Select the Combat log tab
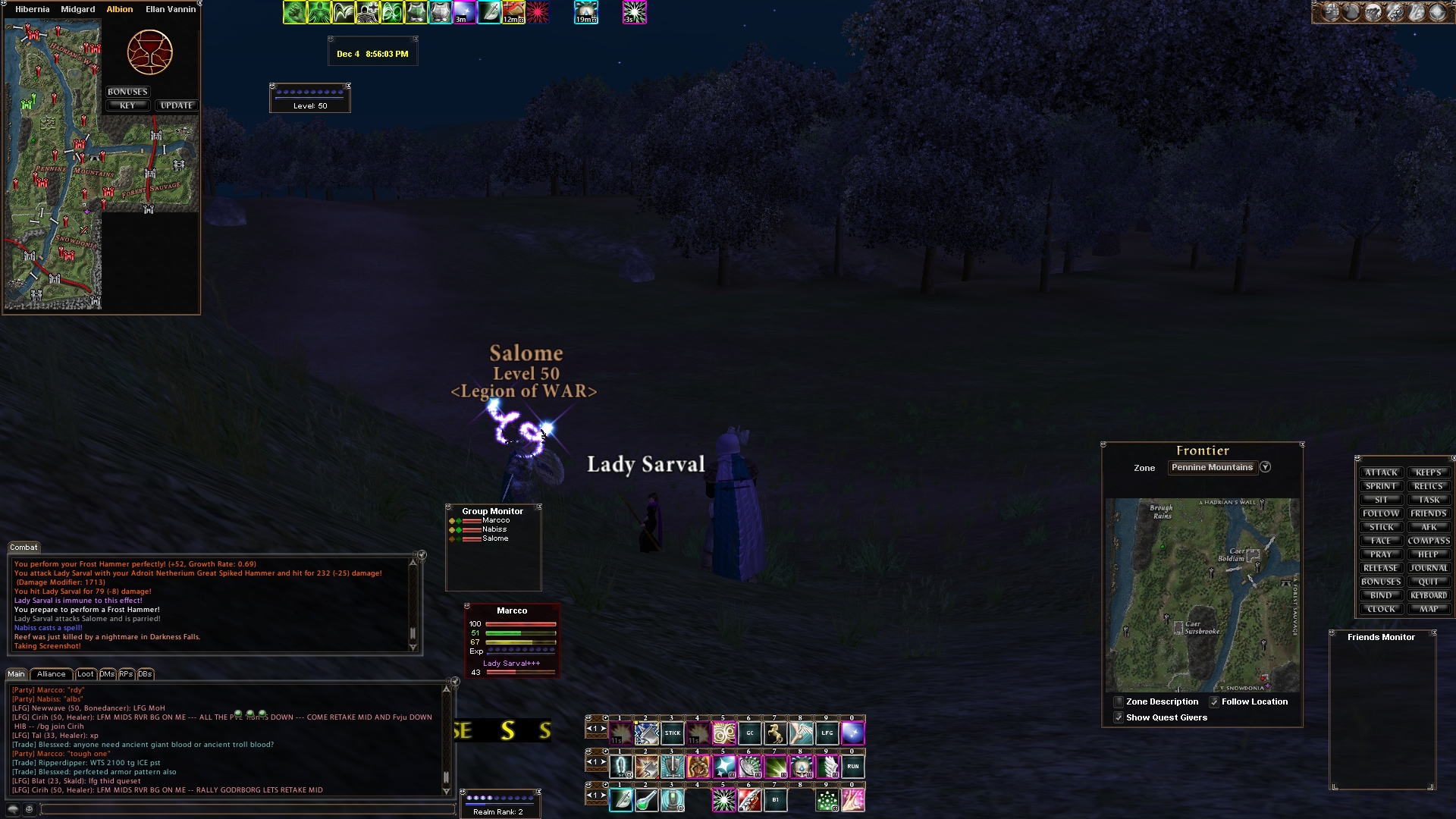Image resolution: width=1456 pixels, height=819 pixels. pyautogui.click(x=24, y=548)
